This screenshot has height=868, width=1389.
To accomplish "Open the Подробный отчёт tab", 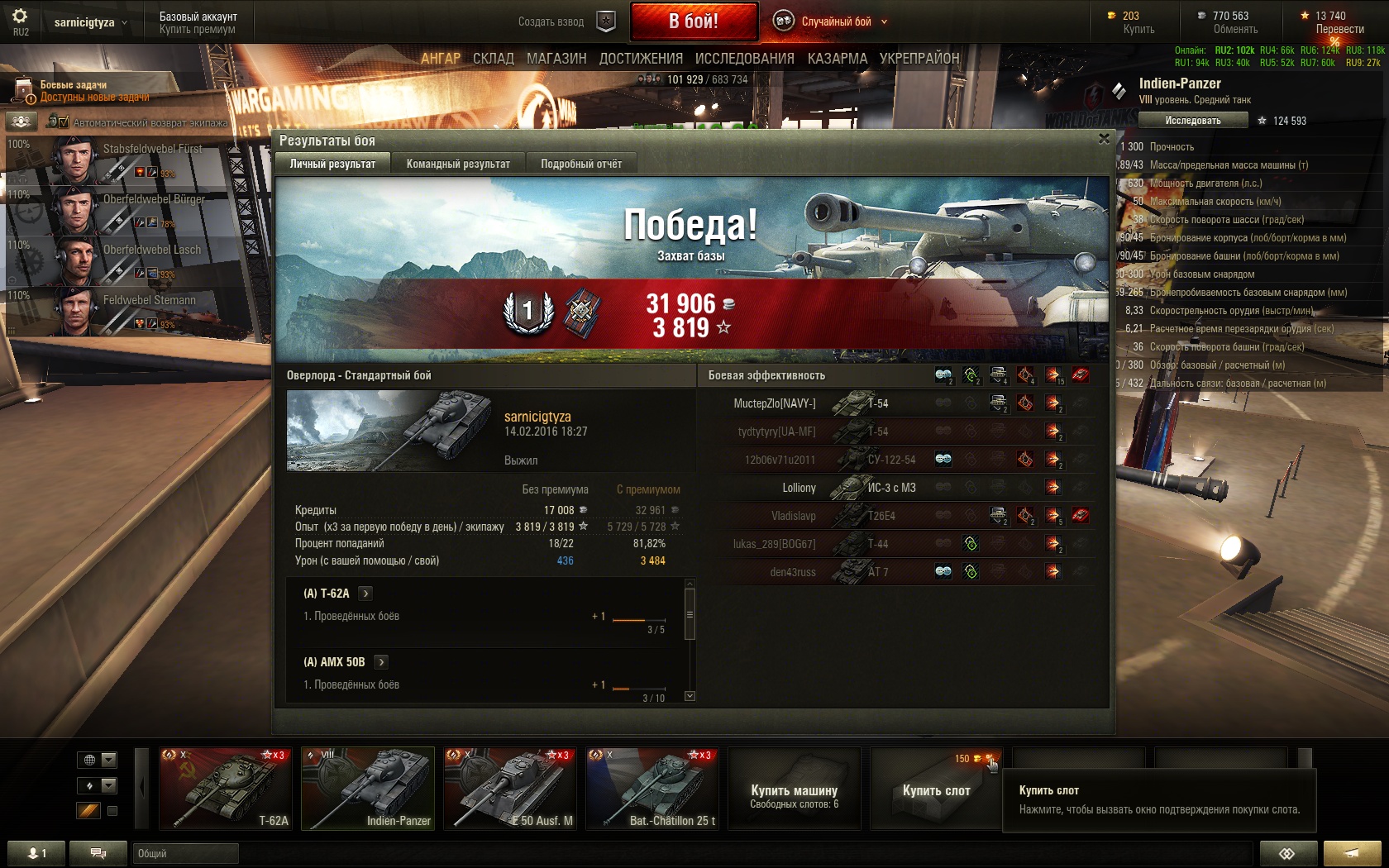I will tap(580, 164).
